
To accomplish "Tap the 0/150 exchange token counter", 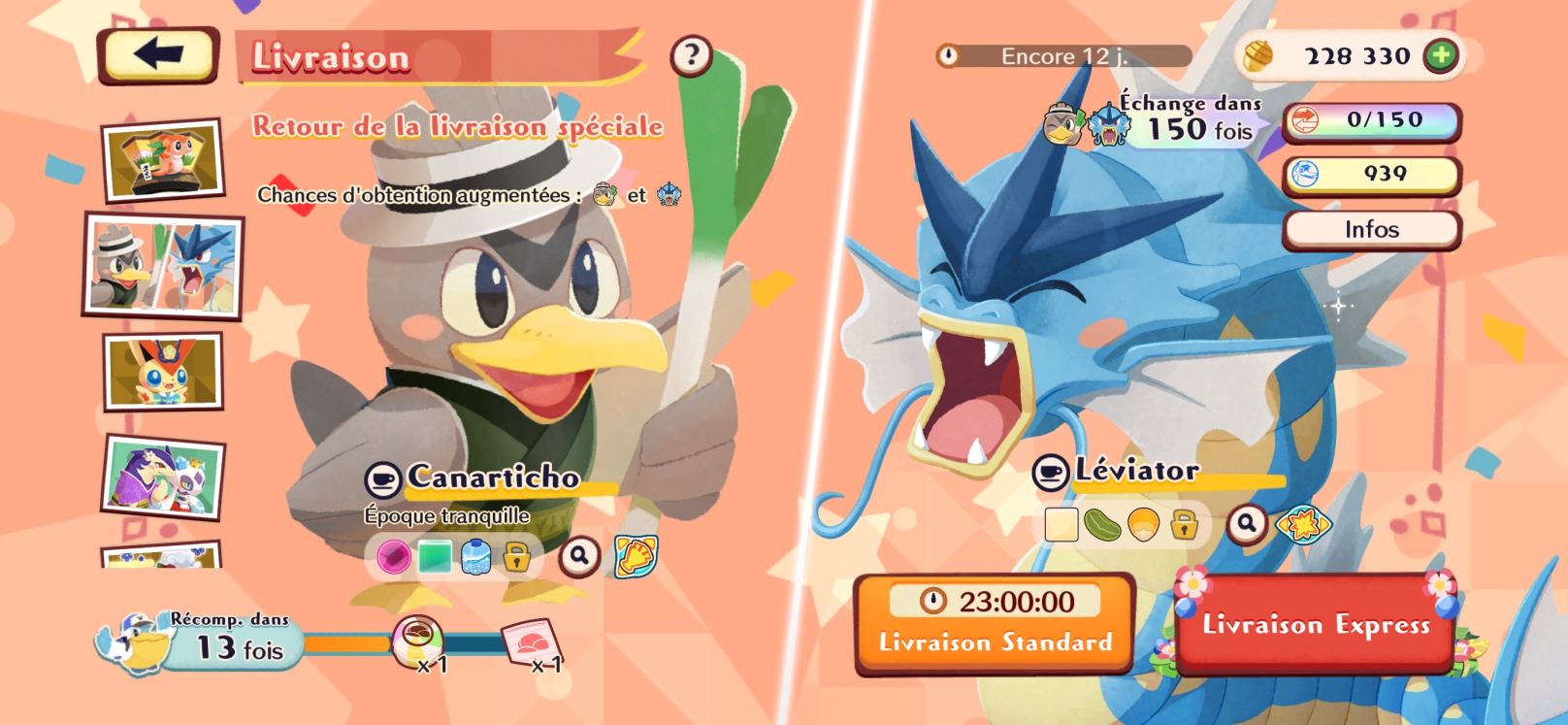I will [1371, 120].
